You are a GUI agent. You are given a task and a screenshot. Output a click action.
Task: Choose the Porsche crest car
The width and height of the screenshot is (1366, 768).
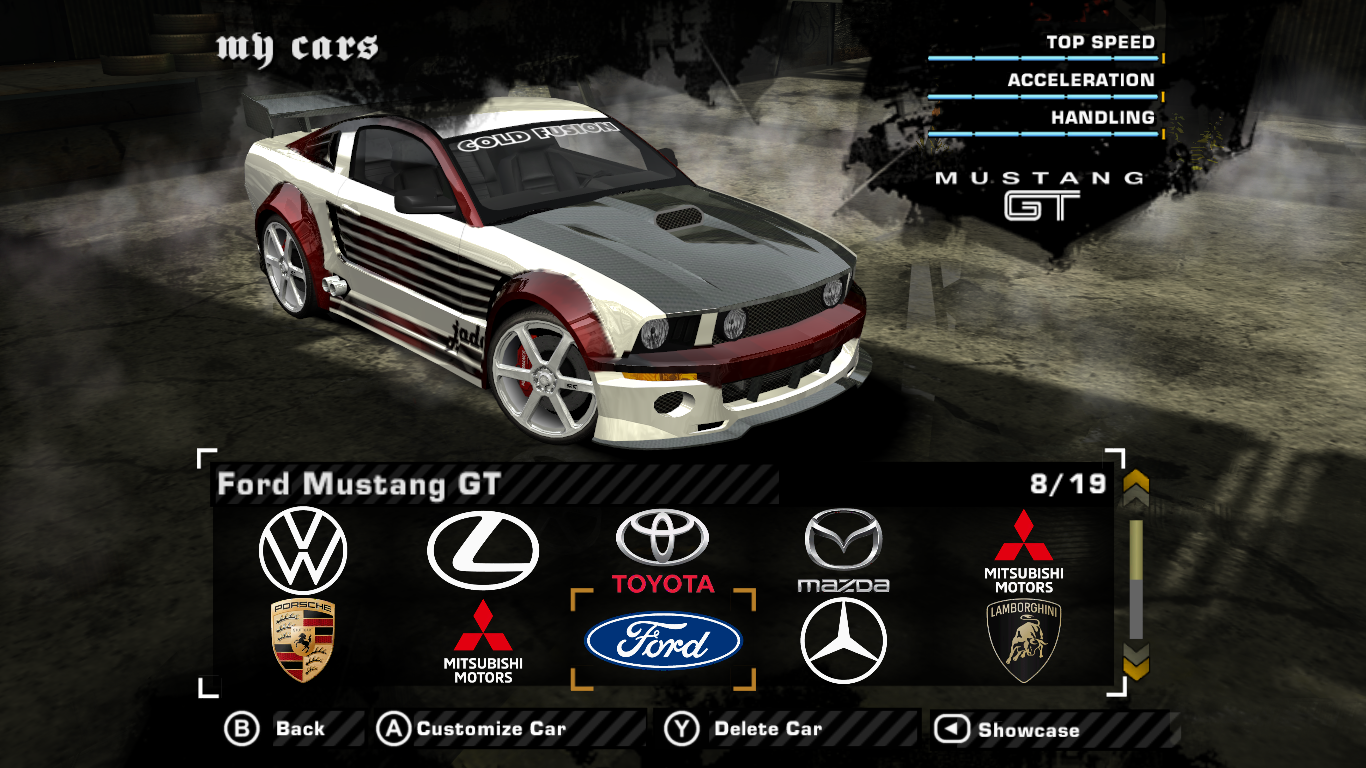coord(302,641)
